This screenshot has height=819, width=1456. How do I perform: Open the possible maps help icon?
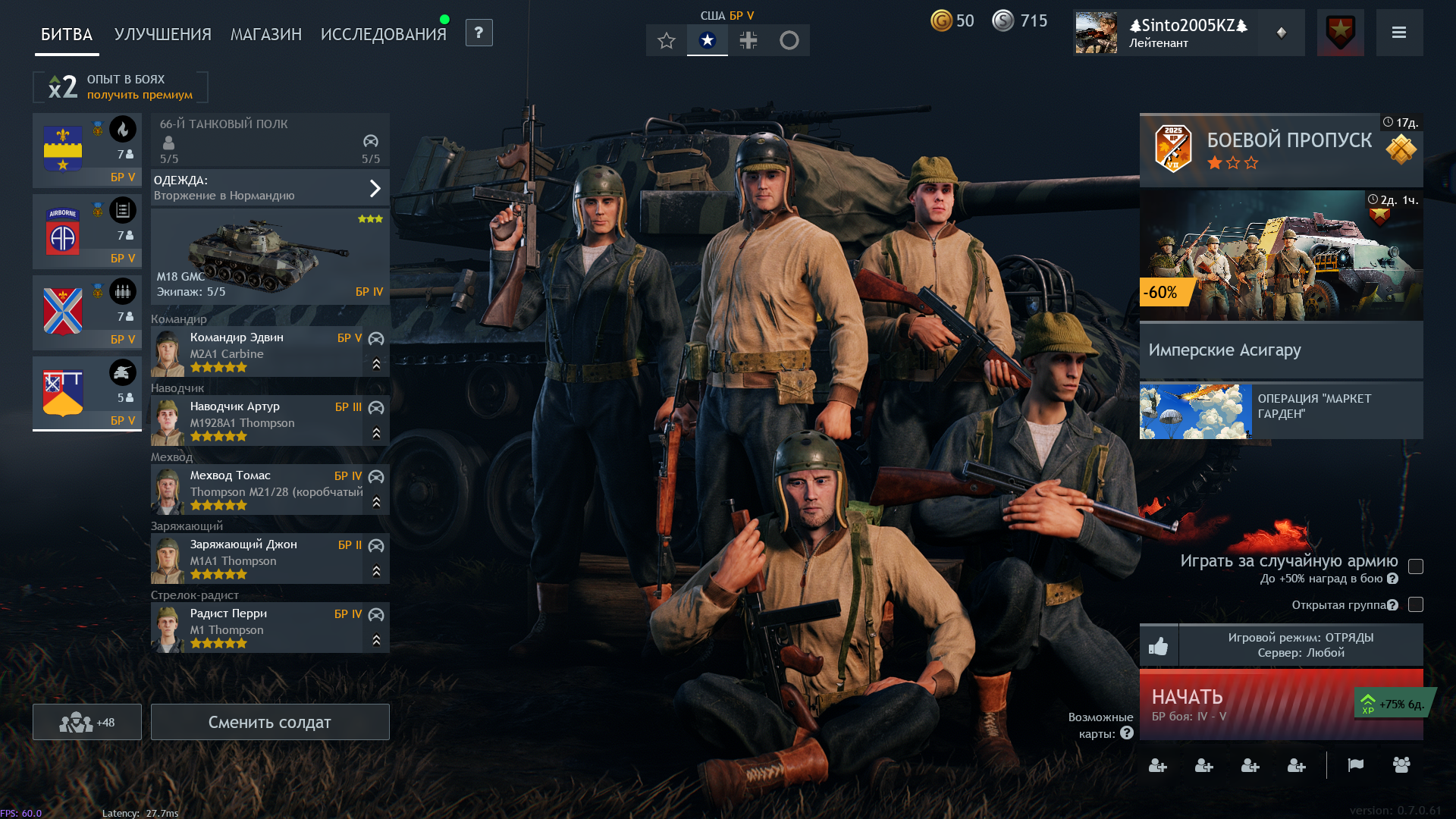(x=1127, y=733)
